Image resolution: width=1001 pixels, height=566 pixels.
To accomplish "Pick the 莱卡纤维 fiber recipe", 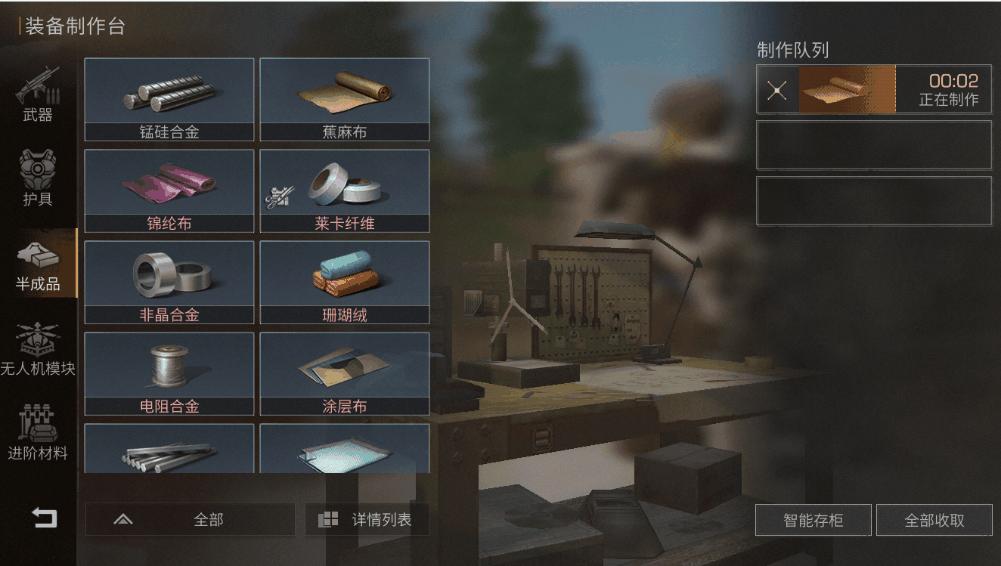I will point(345,191).
